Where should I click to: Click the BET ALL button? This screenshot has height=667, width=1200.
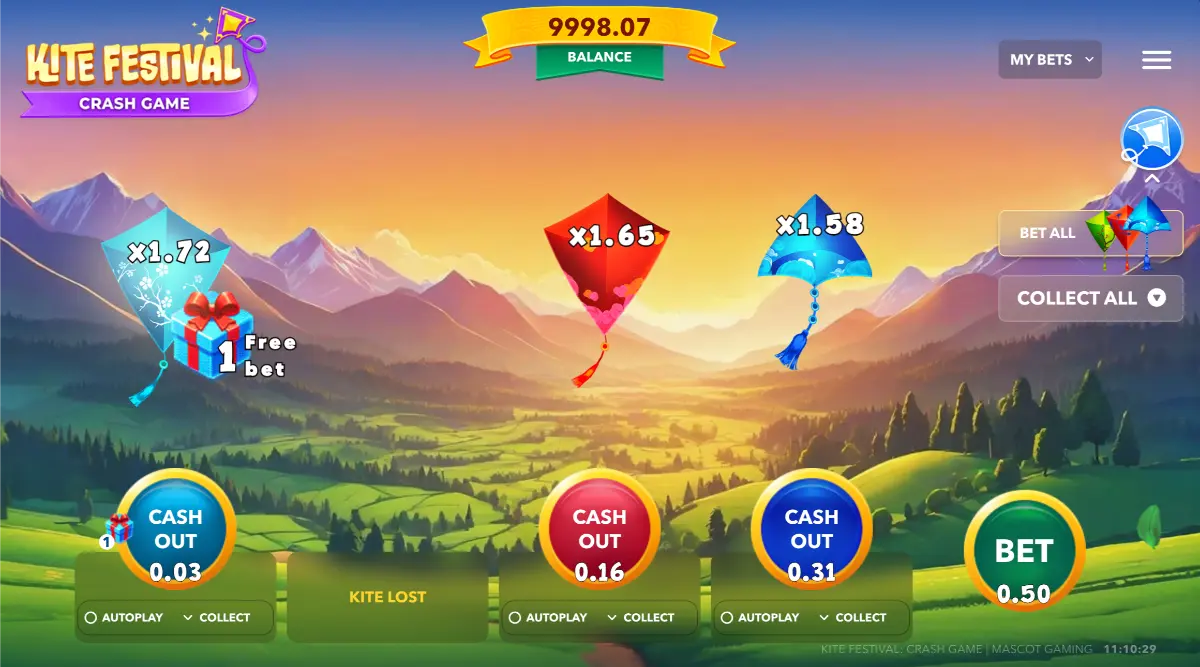(x=1089, y=233)
